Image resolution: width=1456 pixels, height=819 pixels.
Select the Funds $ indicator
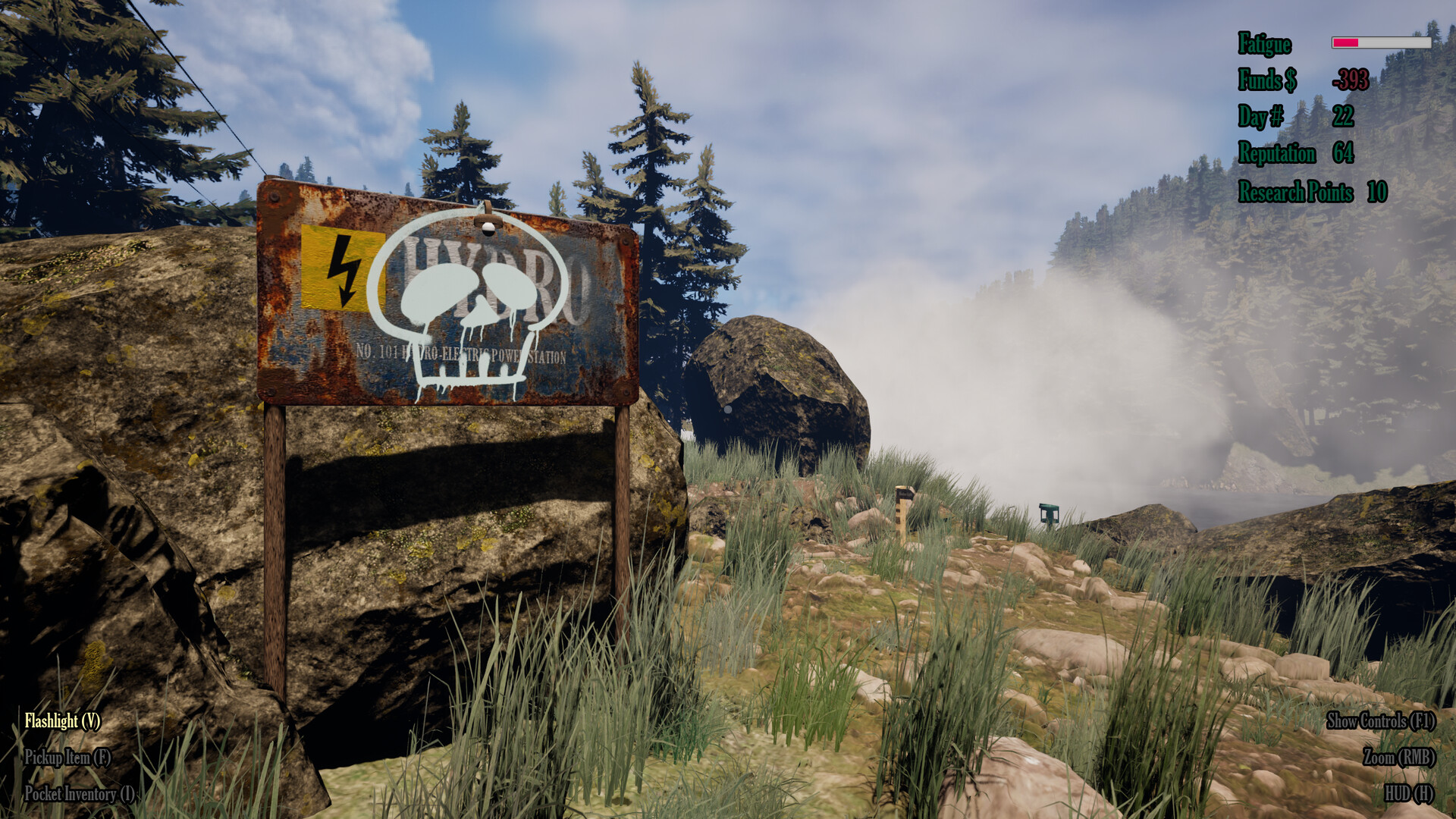click(1268, 81)
